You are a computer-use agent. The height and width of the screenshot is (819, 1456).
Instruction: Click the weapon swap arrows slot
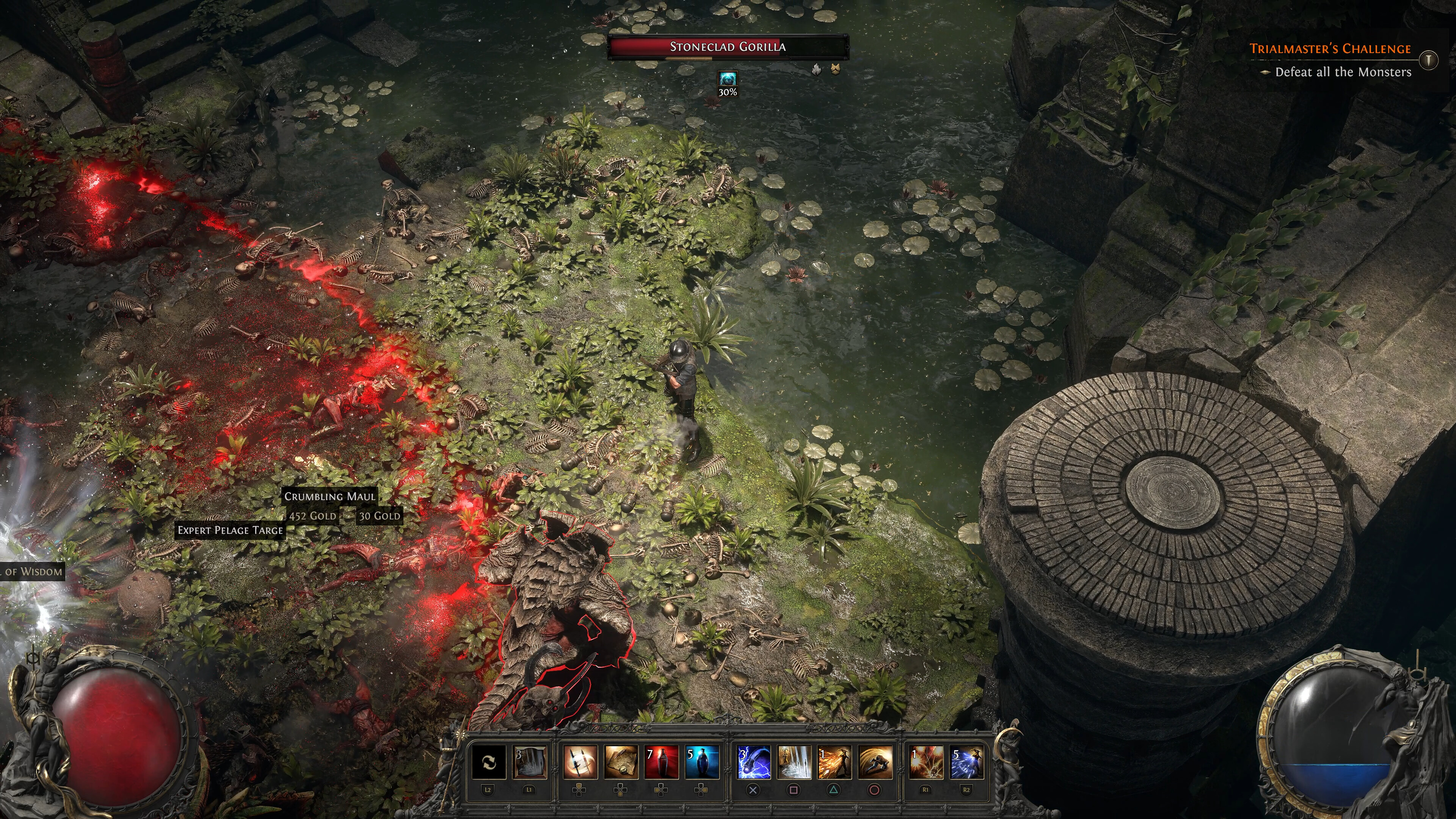(488, 762)
